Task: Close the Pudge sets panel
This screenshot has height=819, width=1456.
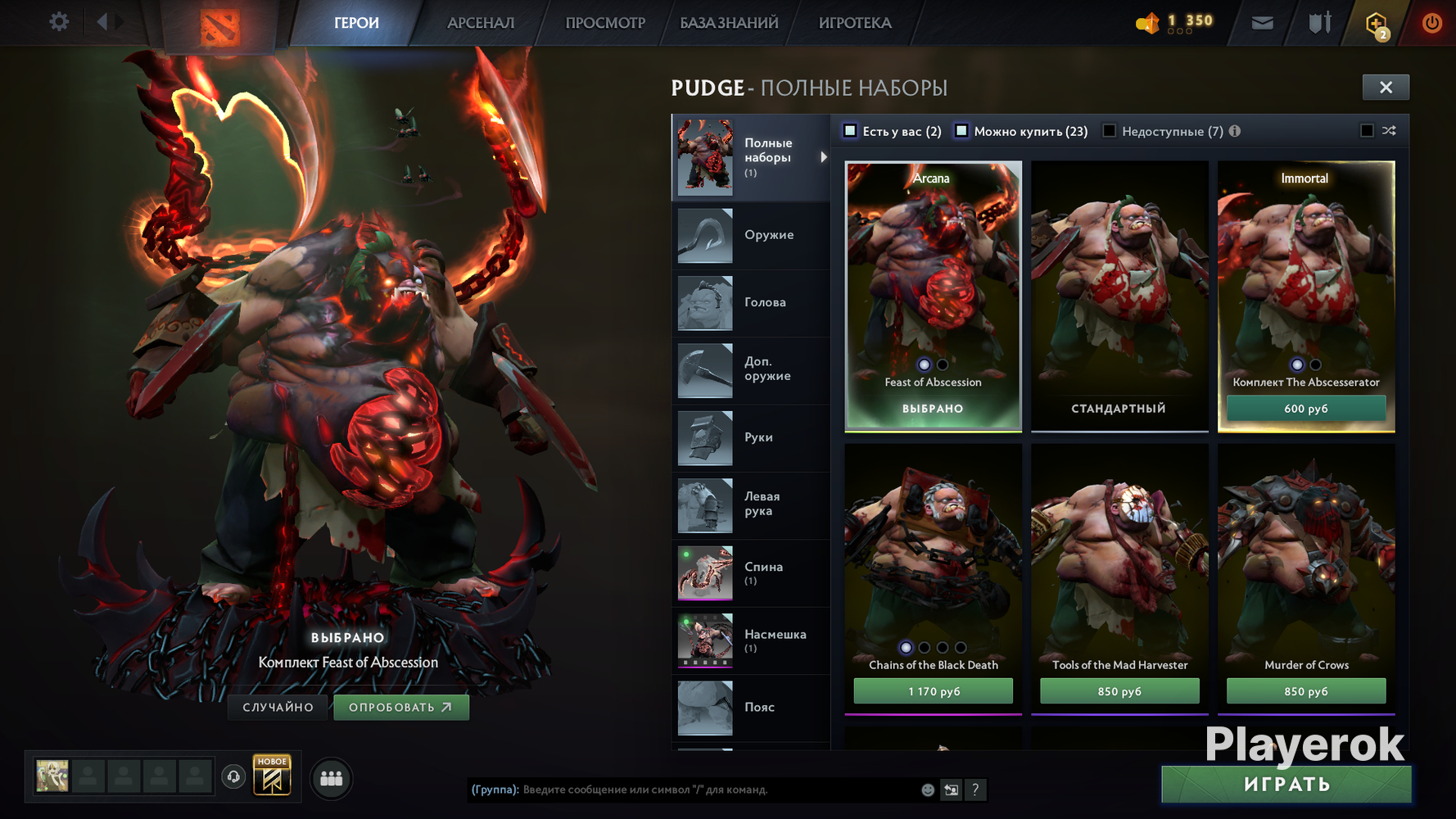Action: [x=1386, y=88]
